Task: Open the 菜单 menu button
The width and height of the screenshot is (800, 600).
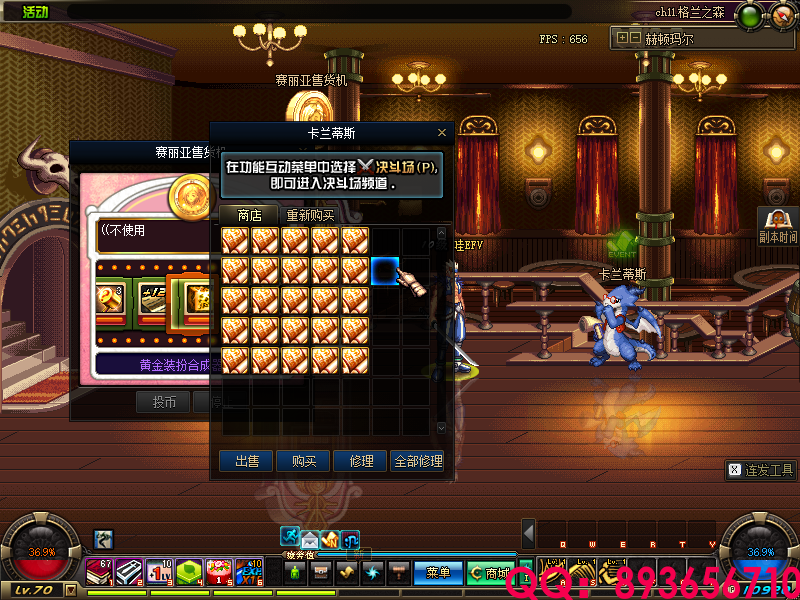Action: (x=438, y=573)
